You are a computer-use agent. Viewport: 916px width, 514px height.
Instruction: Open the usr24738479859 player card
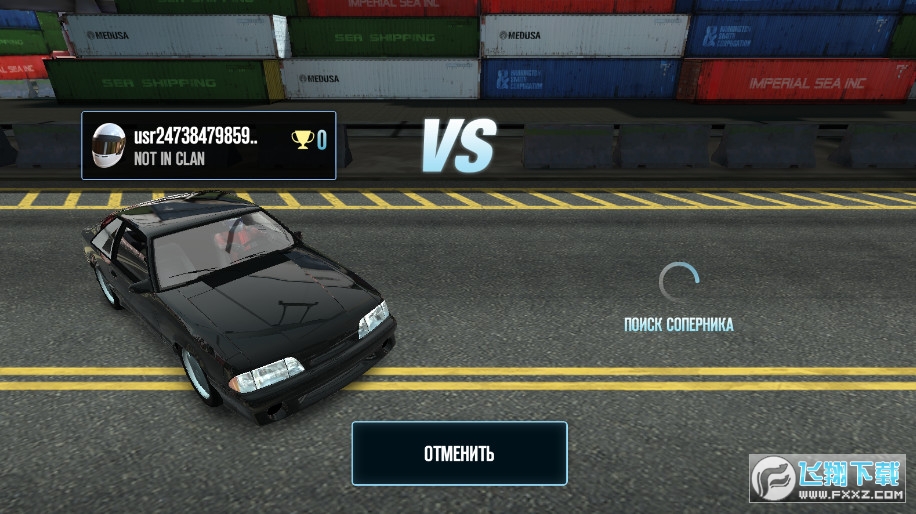pos(209,146)
